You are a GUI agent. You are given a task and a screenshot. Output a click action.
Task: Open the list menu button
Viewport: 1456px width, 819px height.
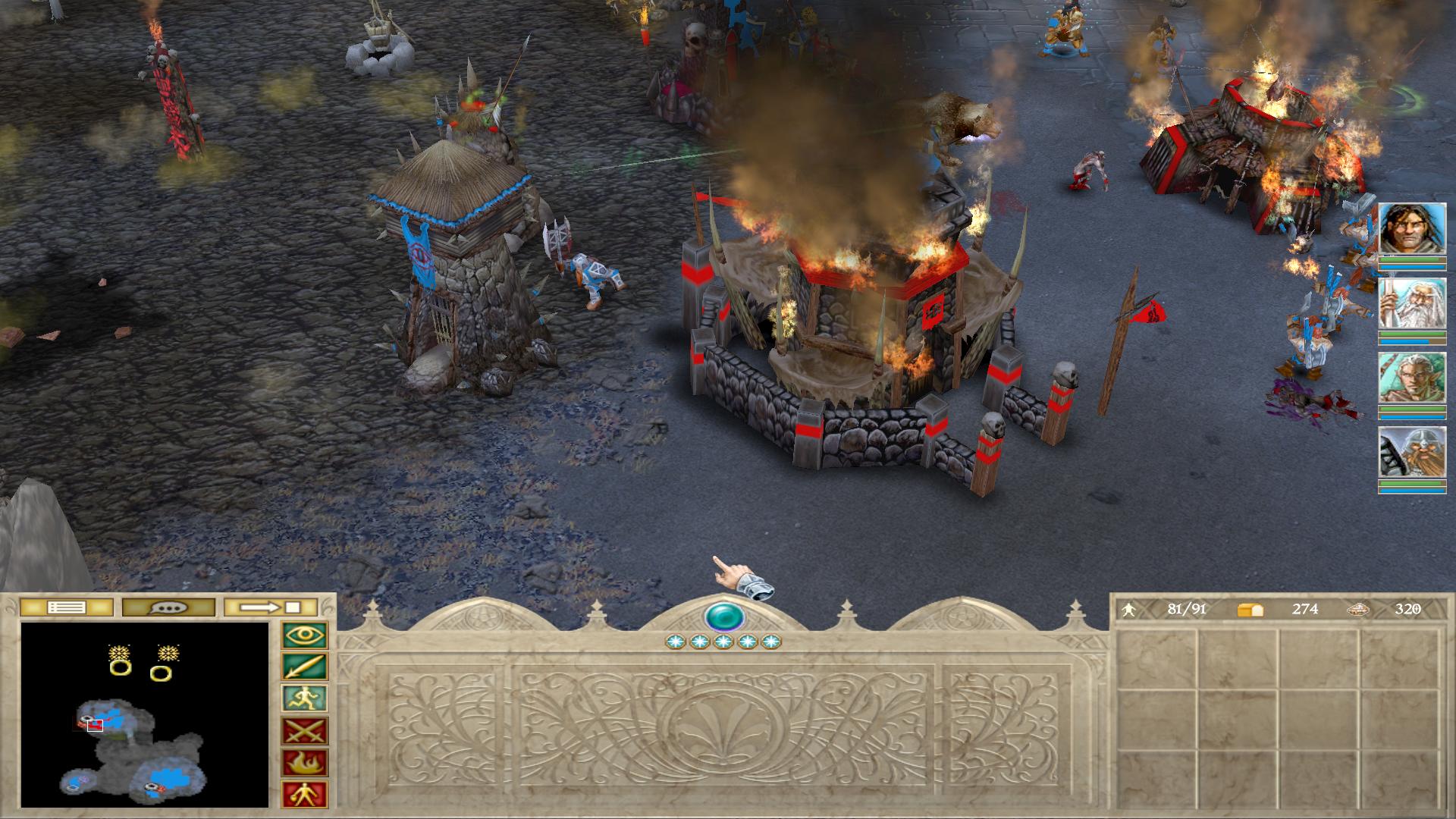[67, 607]
